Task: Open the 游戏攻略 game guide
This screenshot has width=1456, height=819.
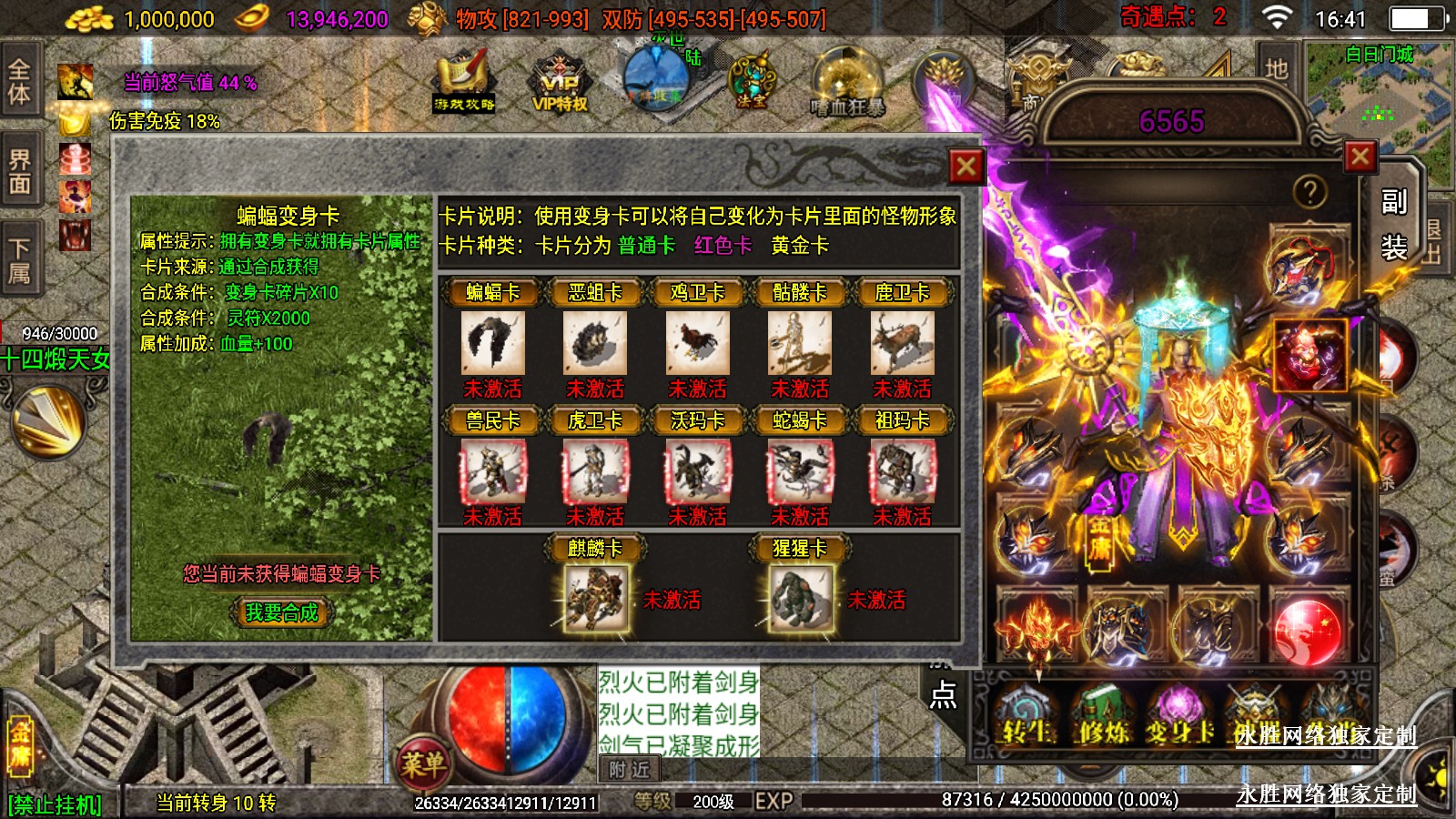Action: (464, 84)
